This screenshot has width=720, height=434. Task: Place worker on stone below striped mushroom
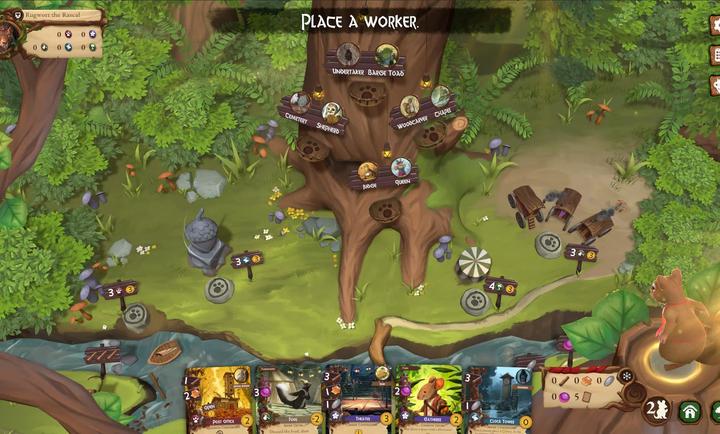tap(474, 301)
